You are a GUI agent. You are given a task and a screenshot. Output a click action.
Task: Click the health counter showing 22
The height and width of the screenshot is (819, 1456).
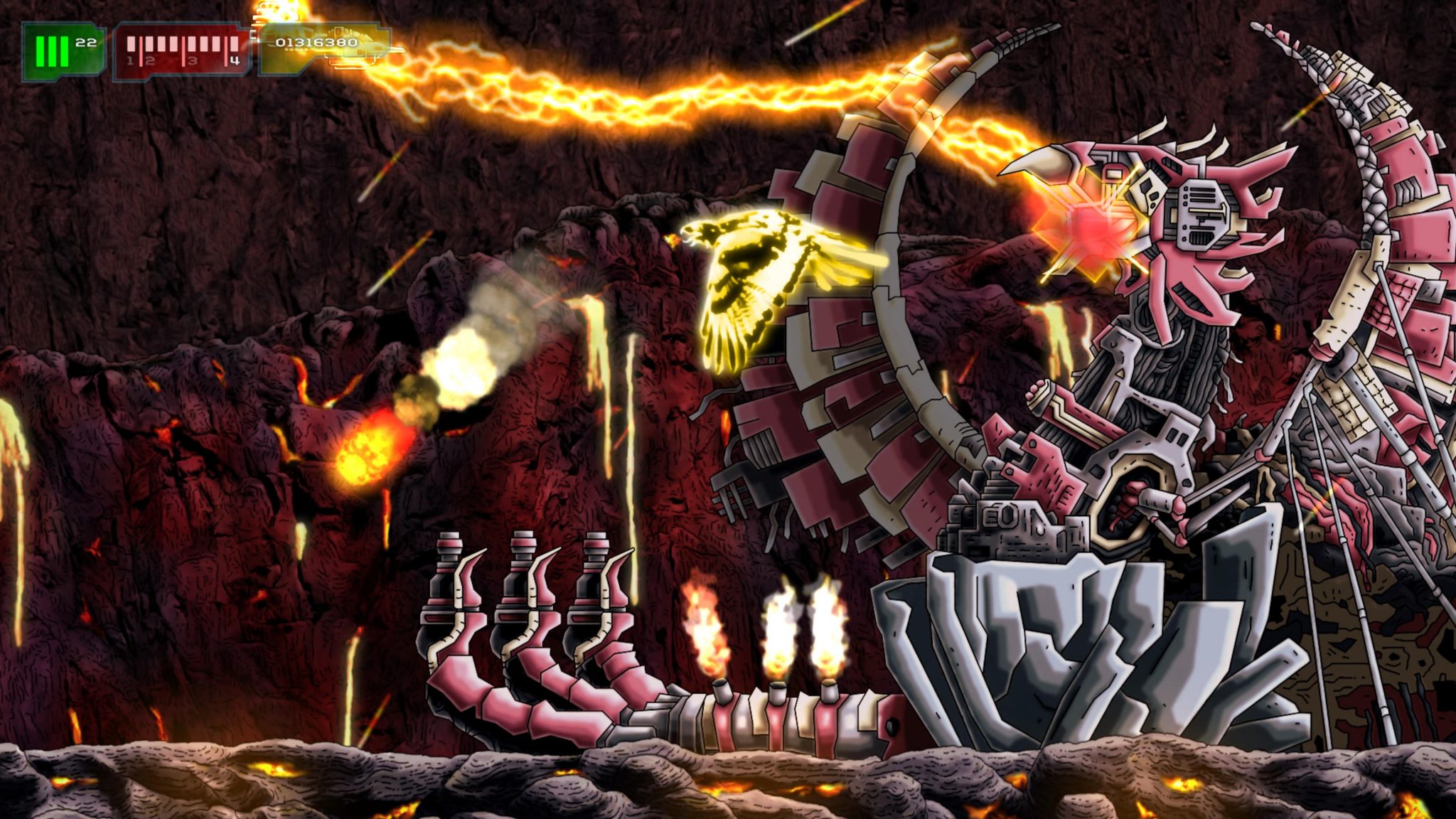tap(87, 43)
